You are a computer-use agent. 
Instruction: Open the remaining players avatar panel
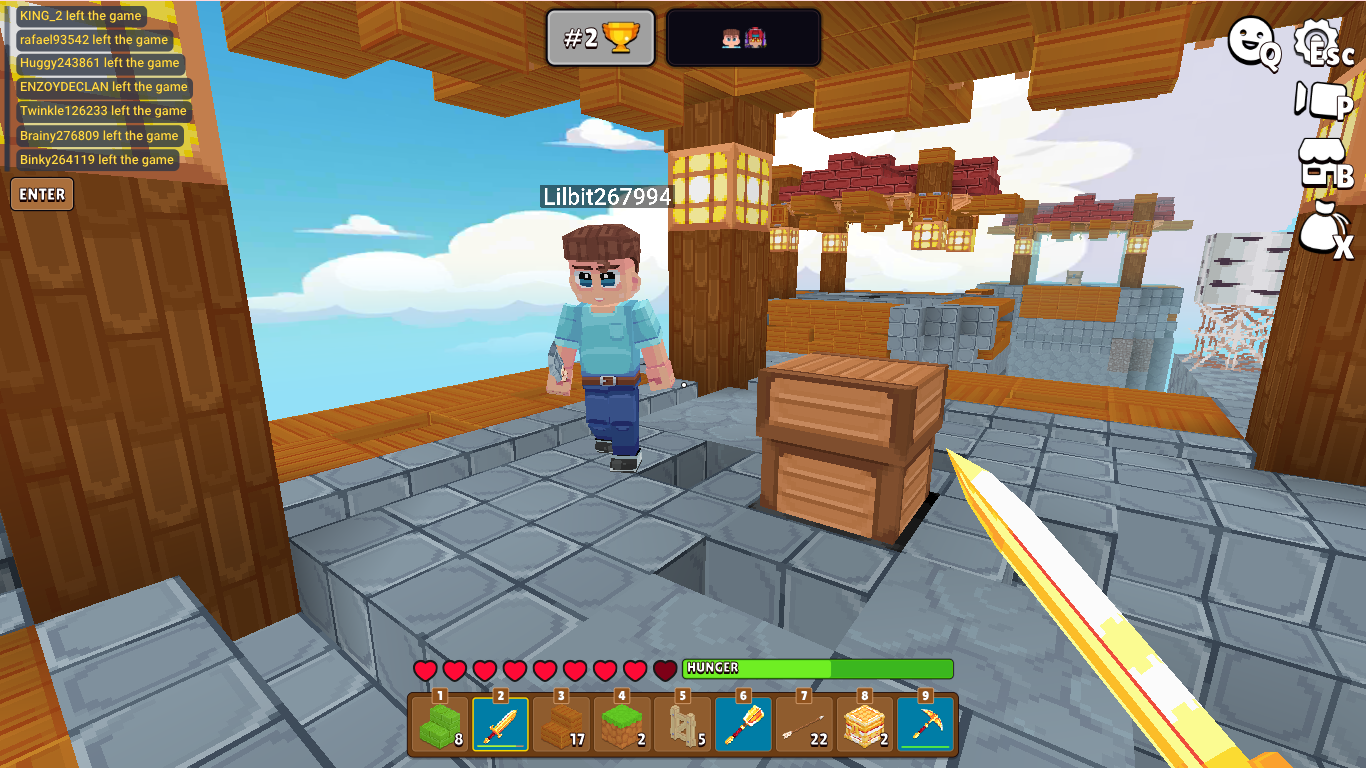(743, 39)
